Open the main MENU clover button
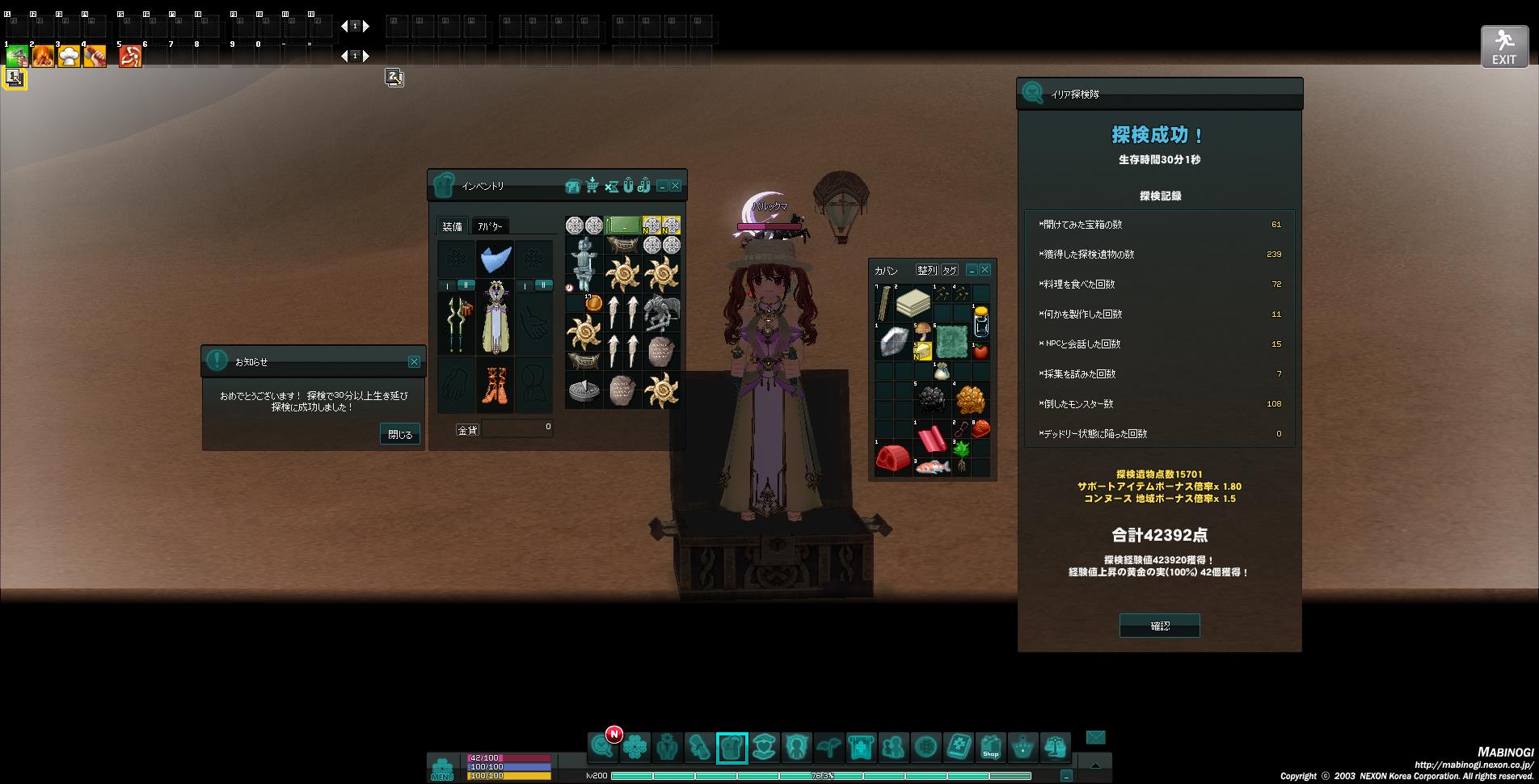 point(442,768)
